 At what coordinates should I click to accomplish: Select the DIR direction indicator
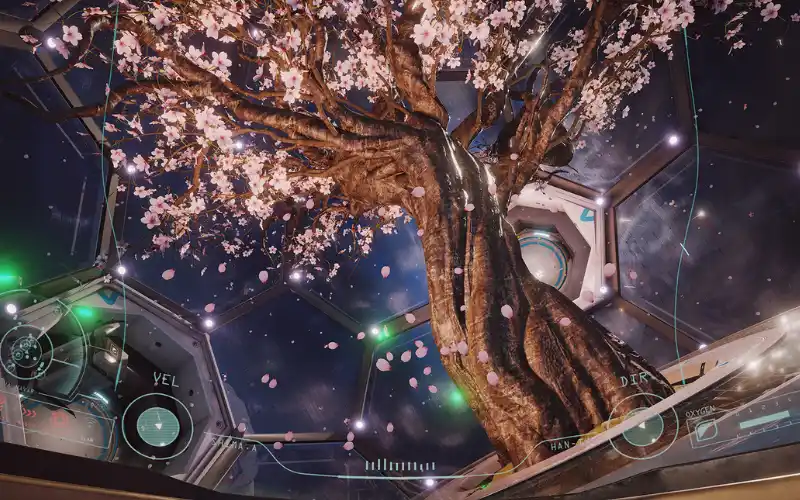[642, 427]
